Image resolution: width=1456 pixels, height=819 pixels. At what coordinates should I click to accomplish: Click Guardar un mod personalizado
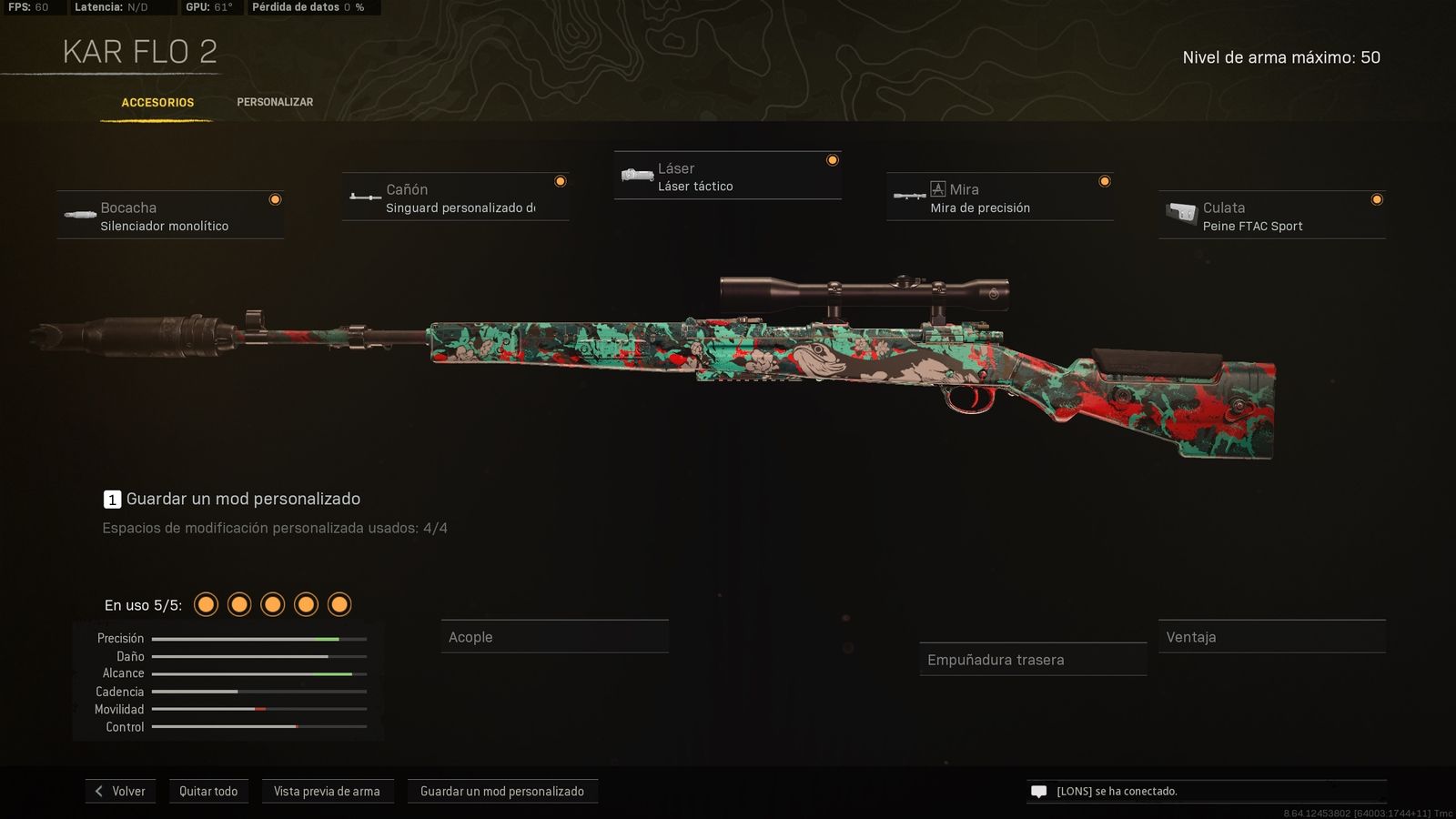pyautogui.click(x=502, y=791)
